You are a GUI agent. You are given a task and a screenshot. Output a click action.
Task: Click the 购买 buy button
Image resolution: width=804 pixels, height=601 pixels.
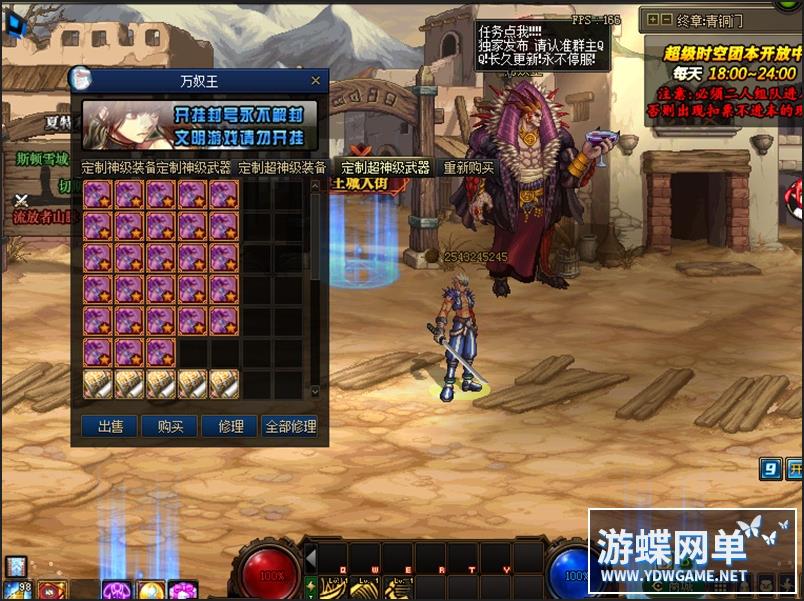[170, 426]
